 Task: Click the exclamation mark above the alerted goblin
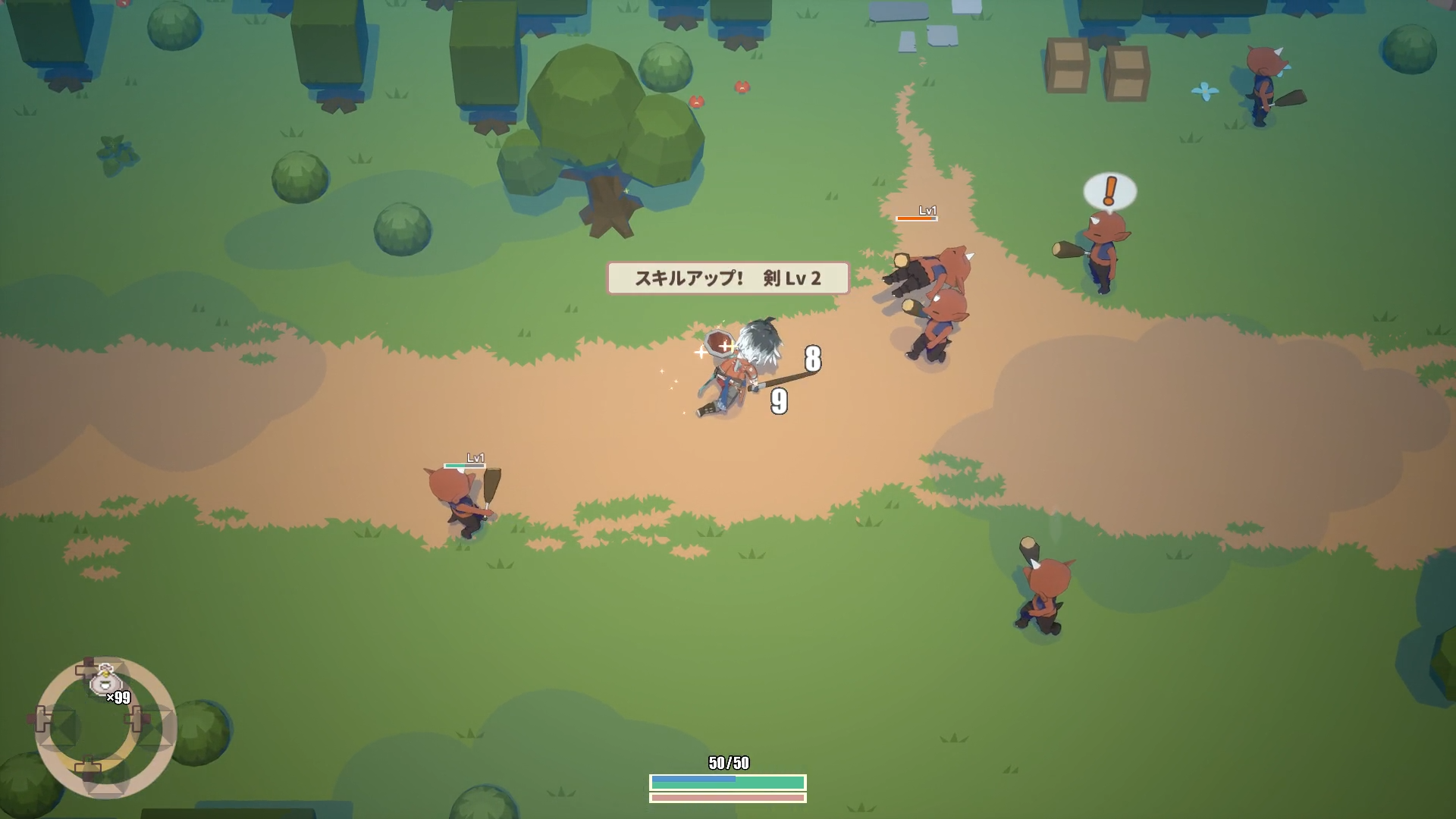(1109, 191)
